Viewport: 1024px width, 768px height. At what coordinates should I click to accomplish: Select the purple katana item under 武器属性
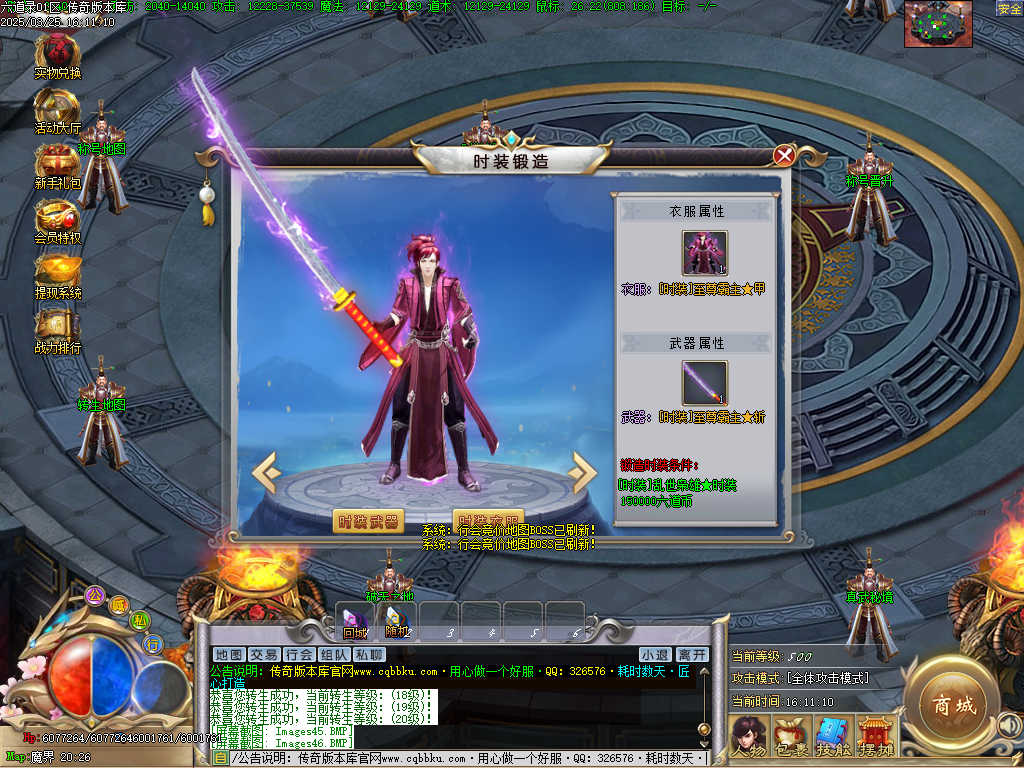pos(705,384)
